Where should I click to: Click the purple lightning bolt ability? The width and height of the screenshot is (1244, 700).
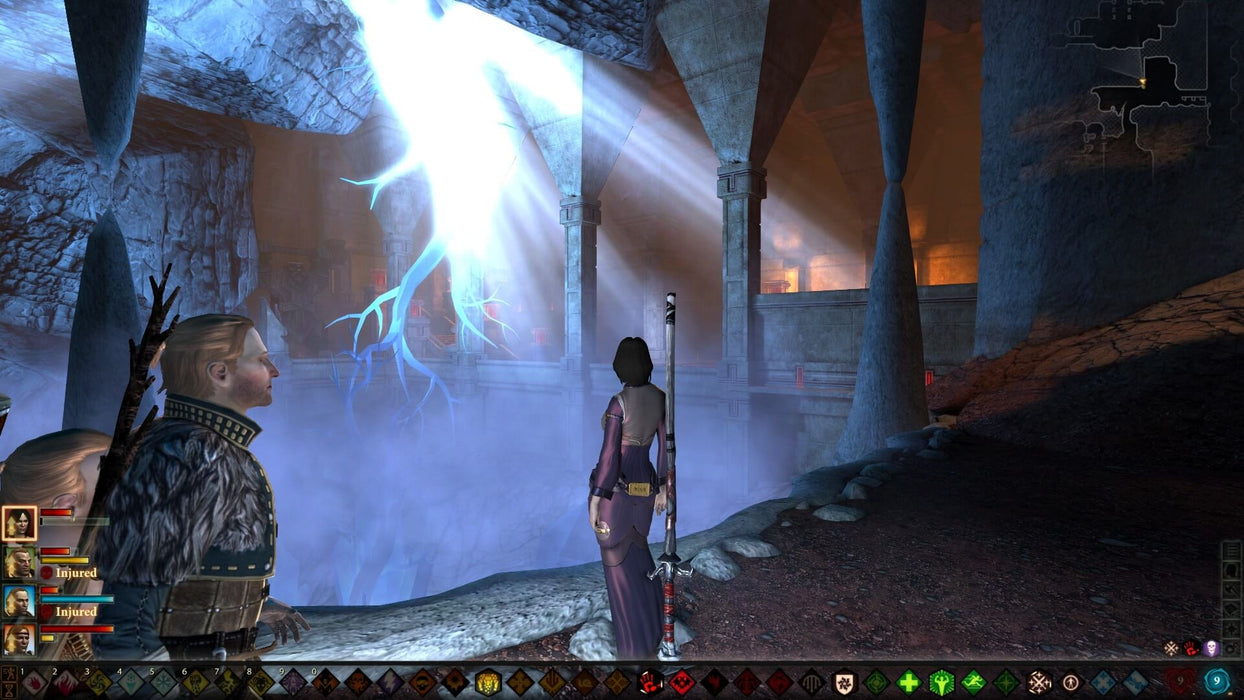[389, 683]
